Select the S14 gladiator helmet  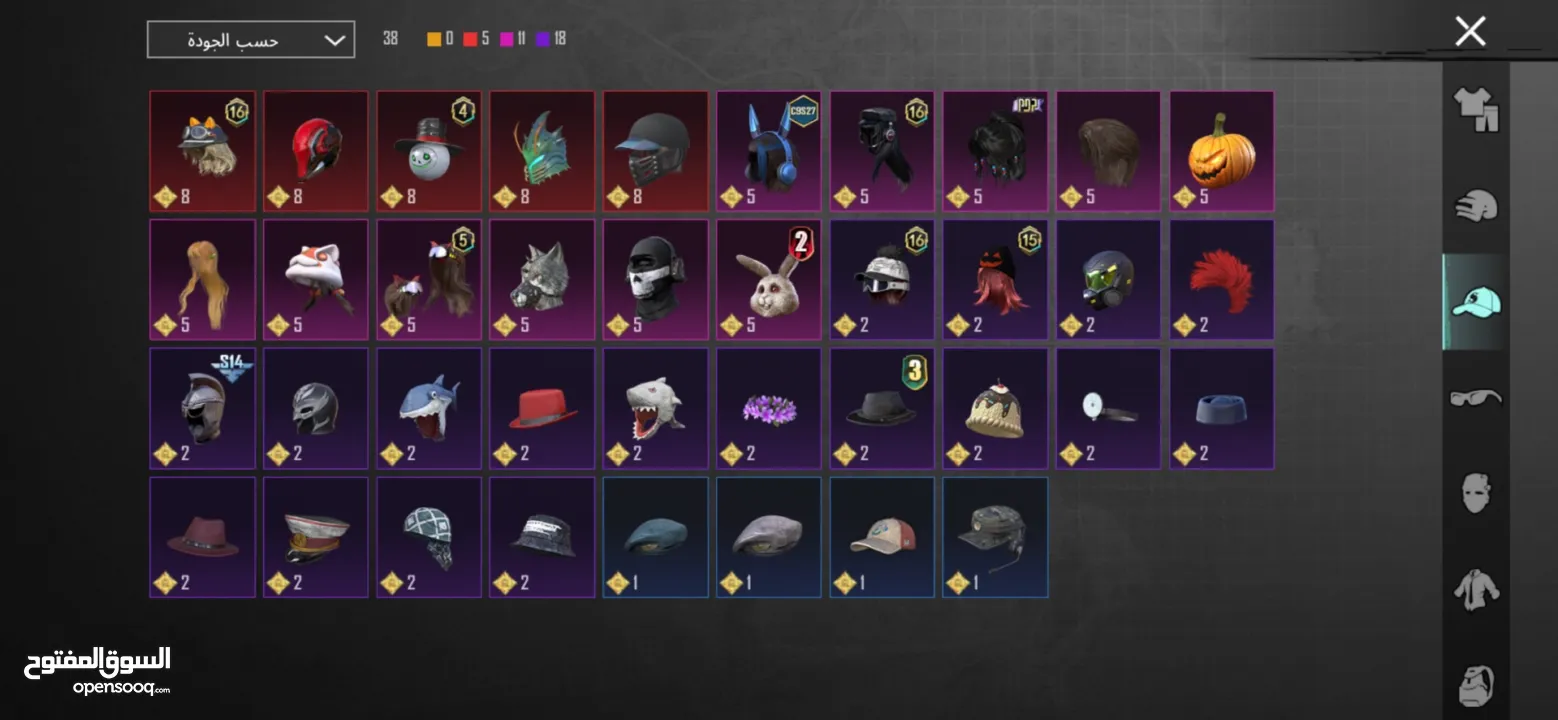tap(202, 409)
